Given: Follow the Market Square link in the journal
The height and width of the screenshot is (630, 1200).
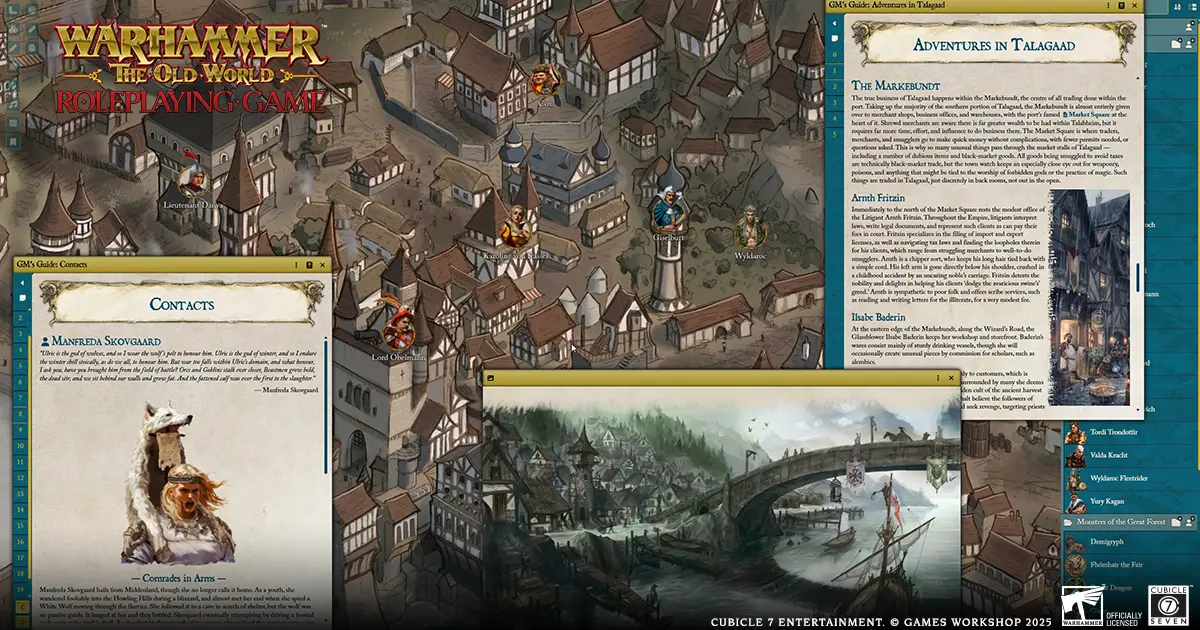Looking at the screenshot, I should coord(1088,115).
